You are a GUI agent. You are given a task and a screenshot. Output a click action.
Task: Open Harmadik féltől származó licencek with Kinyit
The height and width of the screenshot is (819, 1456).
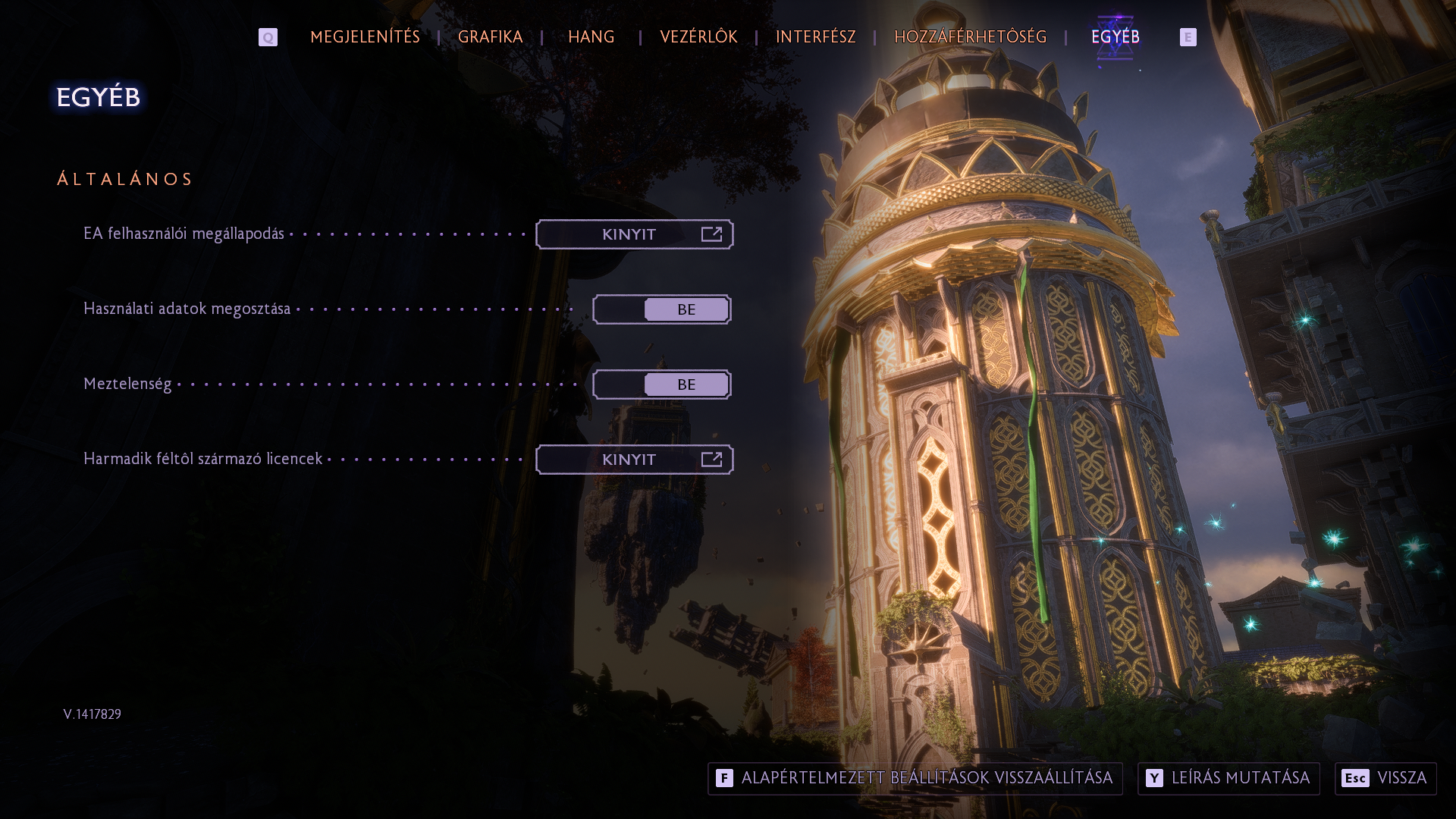click(x=634, y=460)
